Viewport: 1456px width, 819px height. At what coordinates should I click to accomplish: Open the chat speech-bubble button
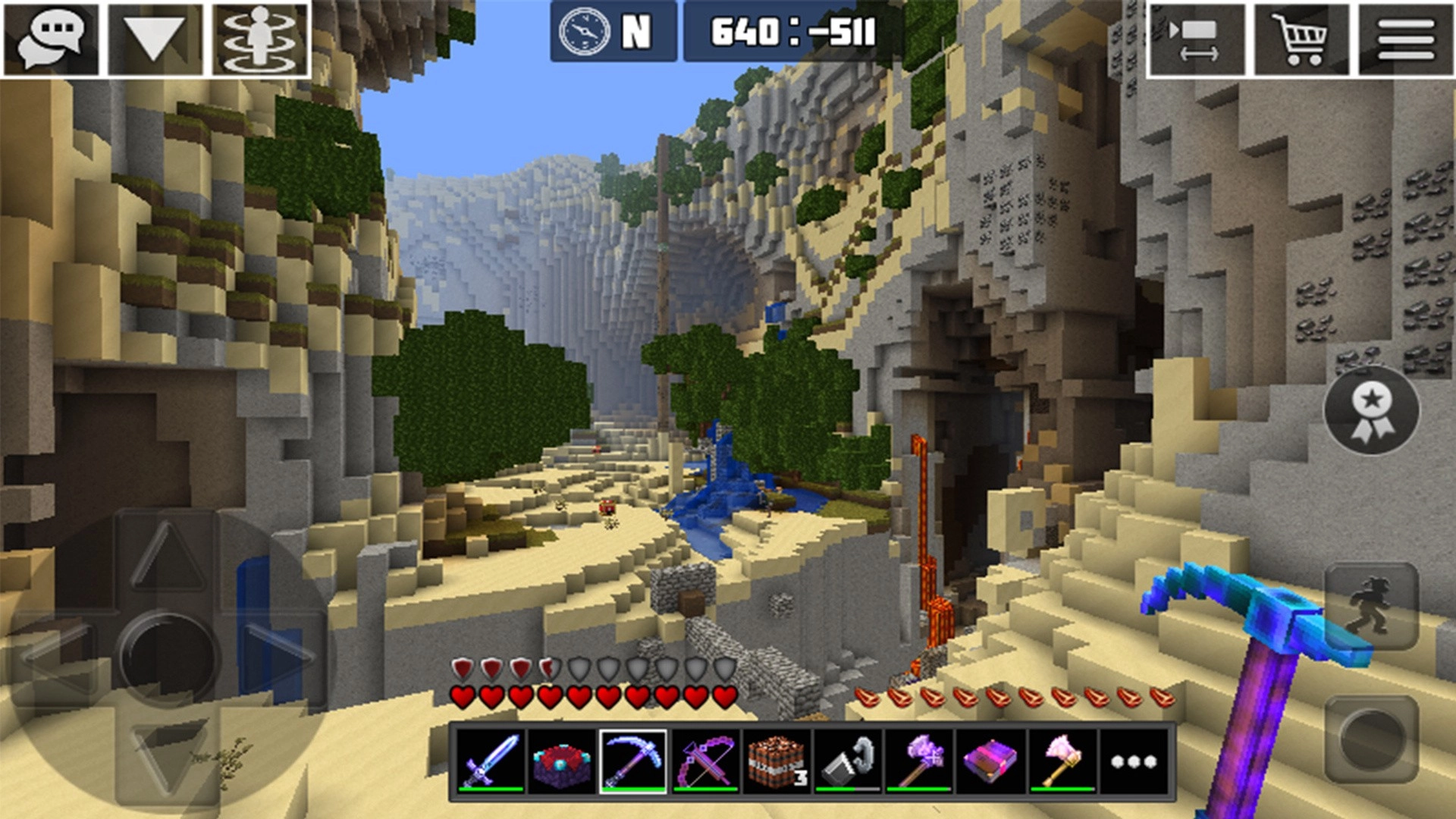pyautogui.click(x=52, y=38)
